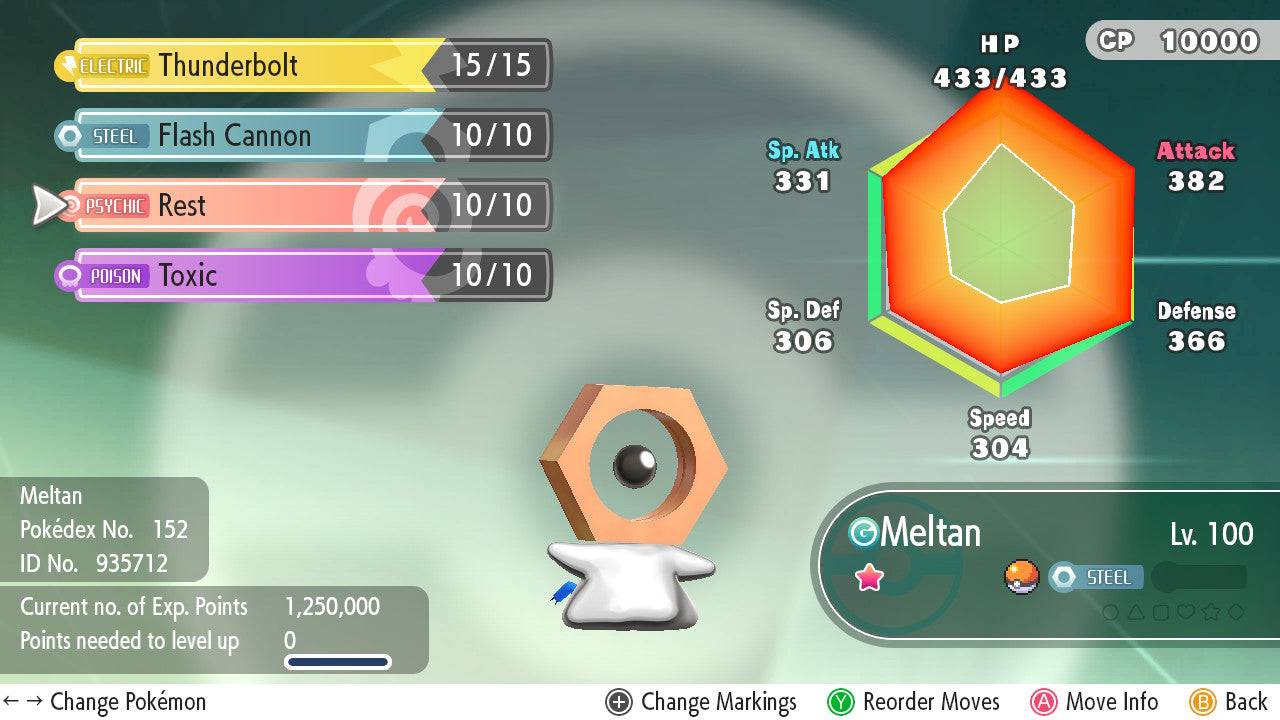The height and width of the screenshot is (720, 1280).
Task: Click the white arrow selector beside Rest
Action: coord(48,206)
